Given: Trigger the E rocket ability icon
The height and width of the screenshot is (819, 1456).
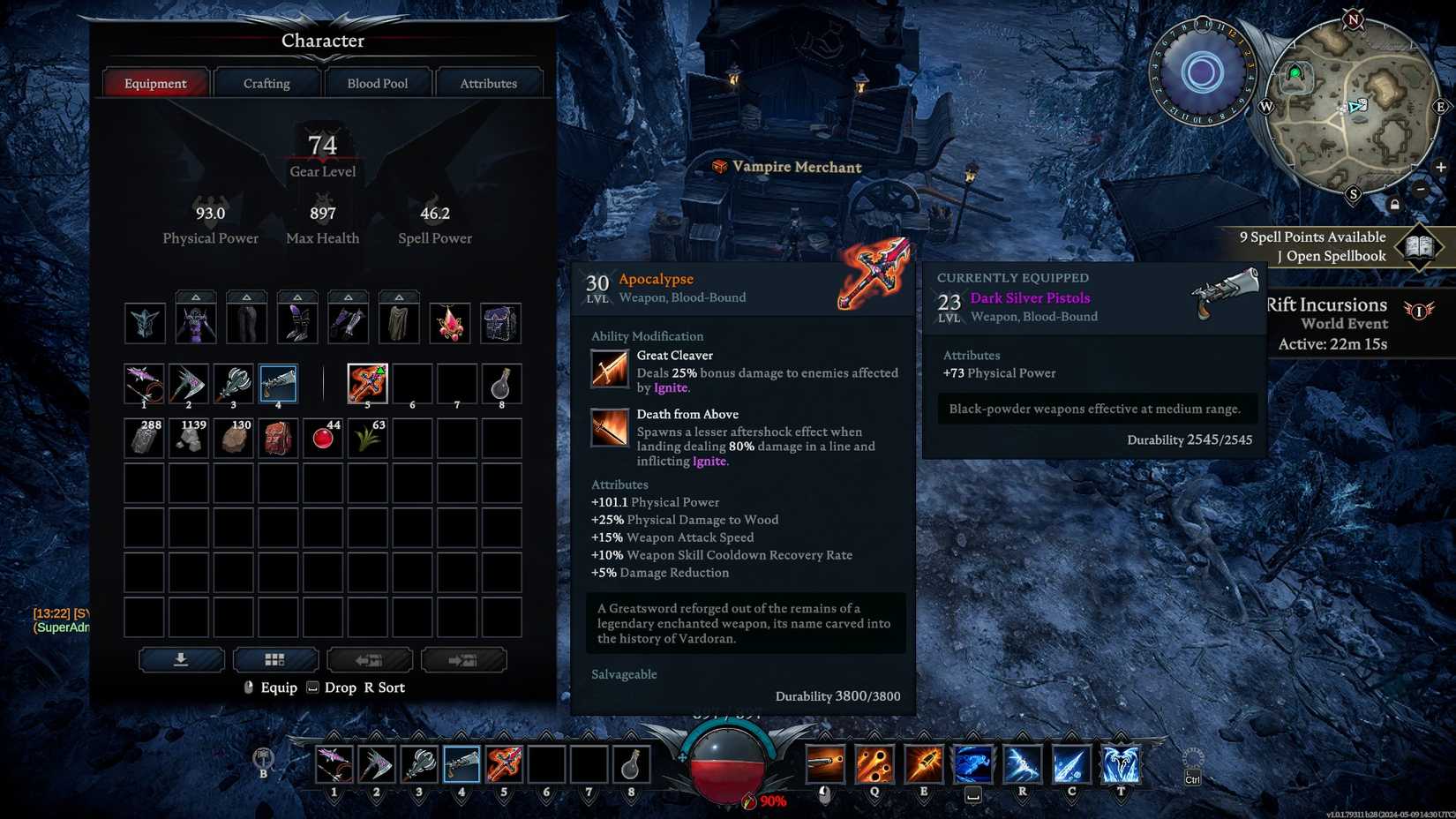Looking at the screenshot, I should click(925, 764).
